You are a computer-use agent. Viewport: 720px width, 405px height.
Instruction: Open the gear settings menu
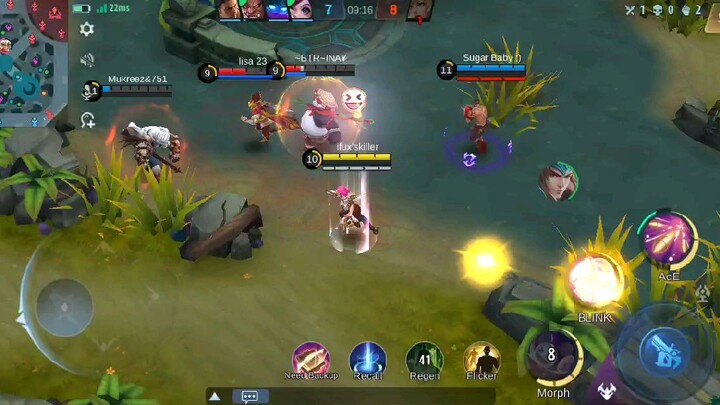pyautogui.click(x=87, y=30)
